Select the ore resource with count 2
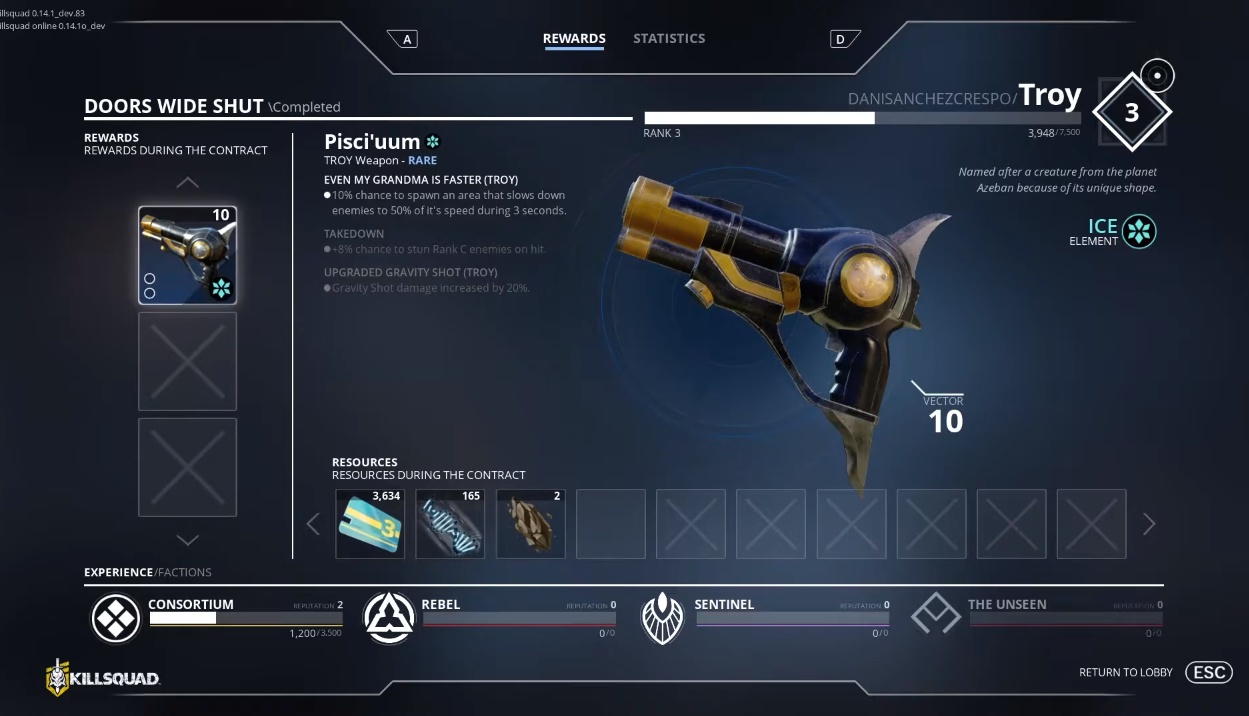The image size is (1249, 716). [x=530, y=523]
